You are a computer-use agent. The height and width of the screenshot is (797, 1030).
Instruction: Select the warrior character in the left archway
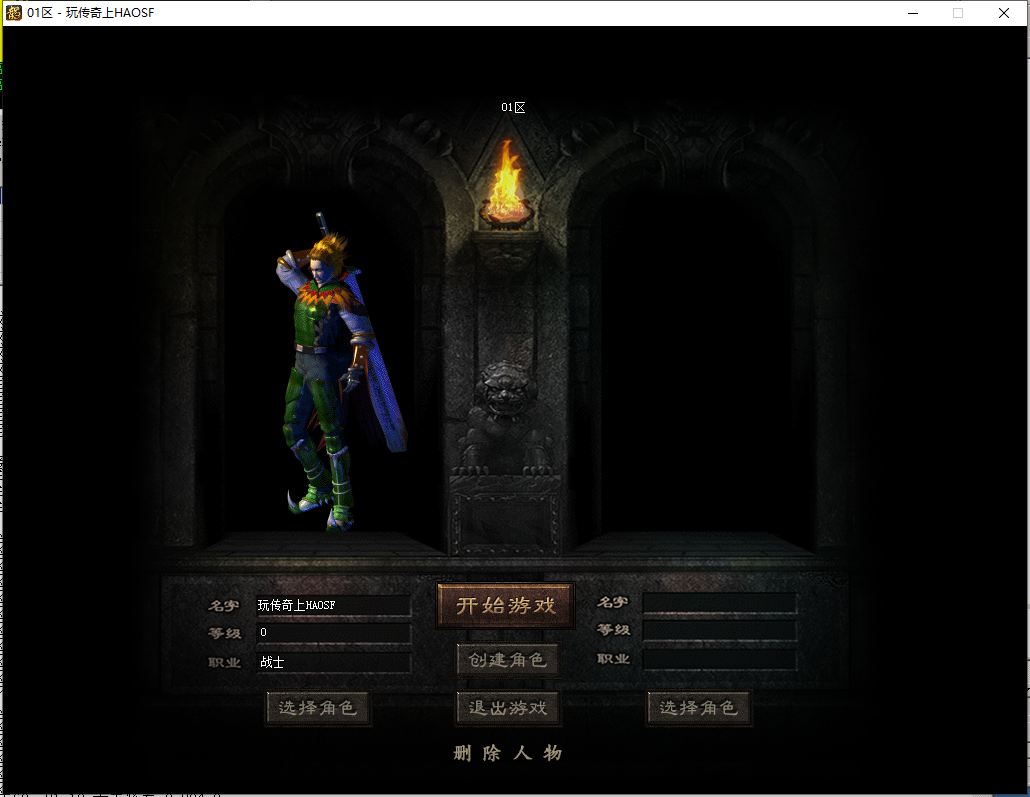[x=331, y=380]
